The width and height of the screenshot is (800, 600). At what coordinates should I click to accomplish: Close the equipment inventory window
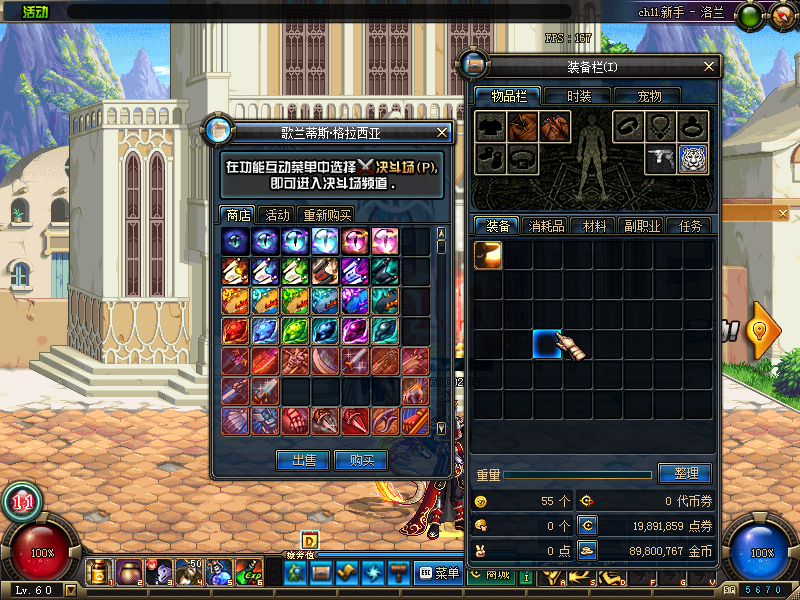(x=710, y=67)
